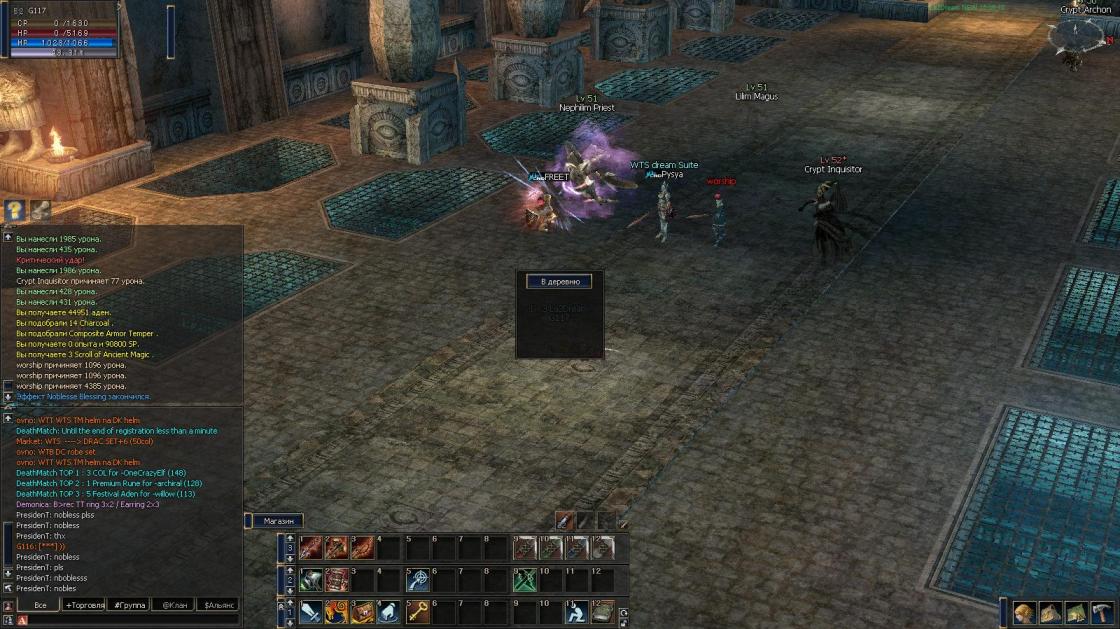Click the hammer icon in the menu bar

point(1101,613)
